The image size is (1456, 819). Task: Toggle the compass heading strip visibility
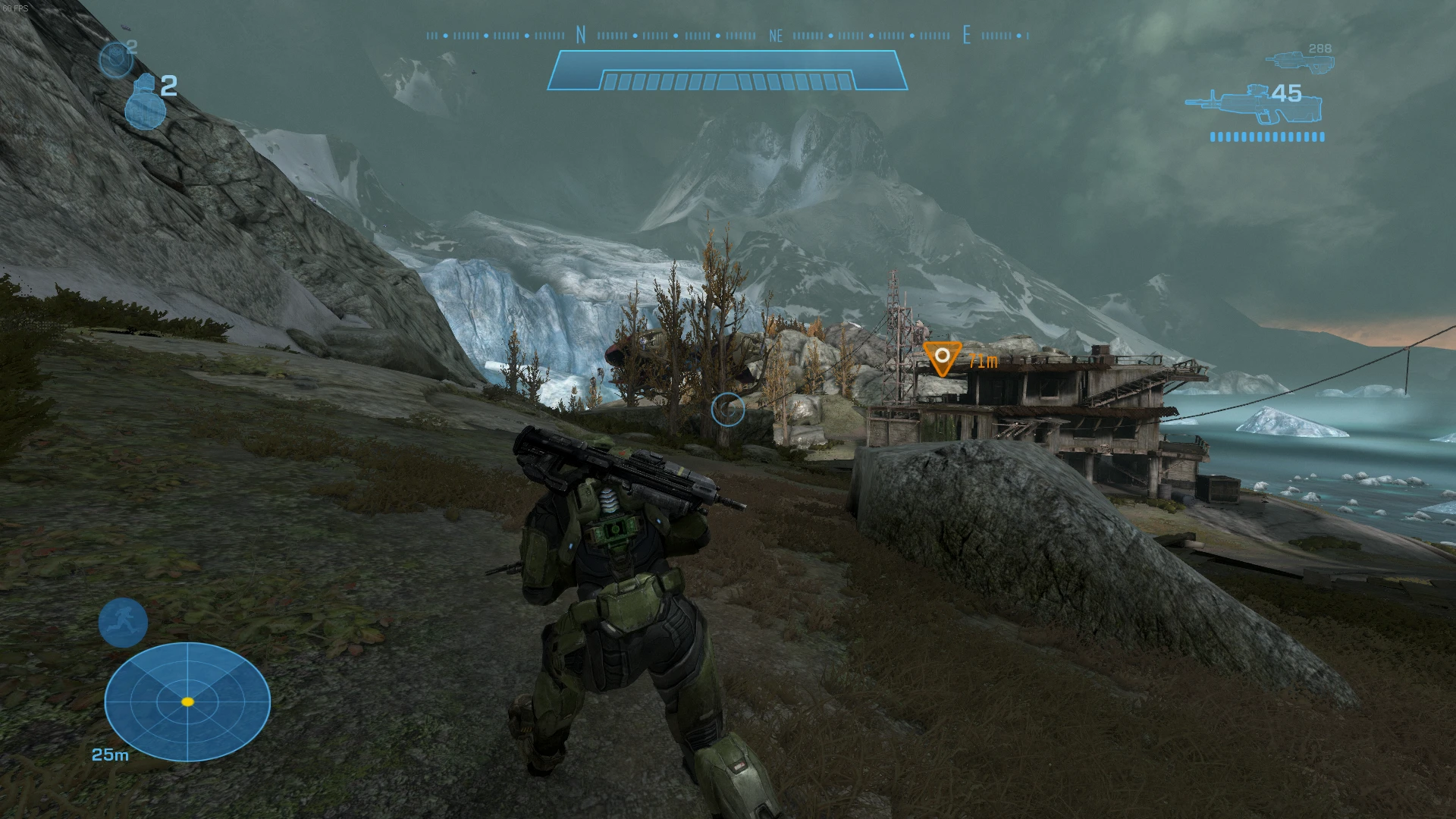coord(726,35)
